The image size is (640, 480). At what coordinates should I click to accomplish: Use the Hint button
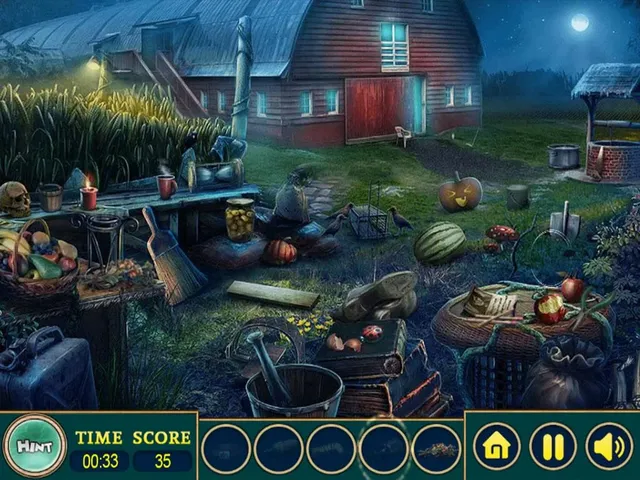34,446
